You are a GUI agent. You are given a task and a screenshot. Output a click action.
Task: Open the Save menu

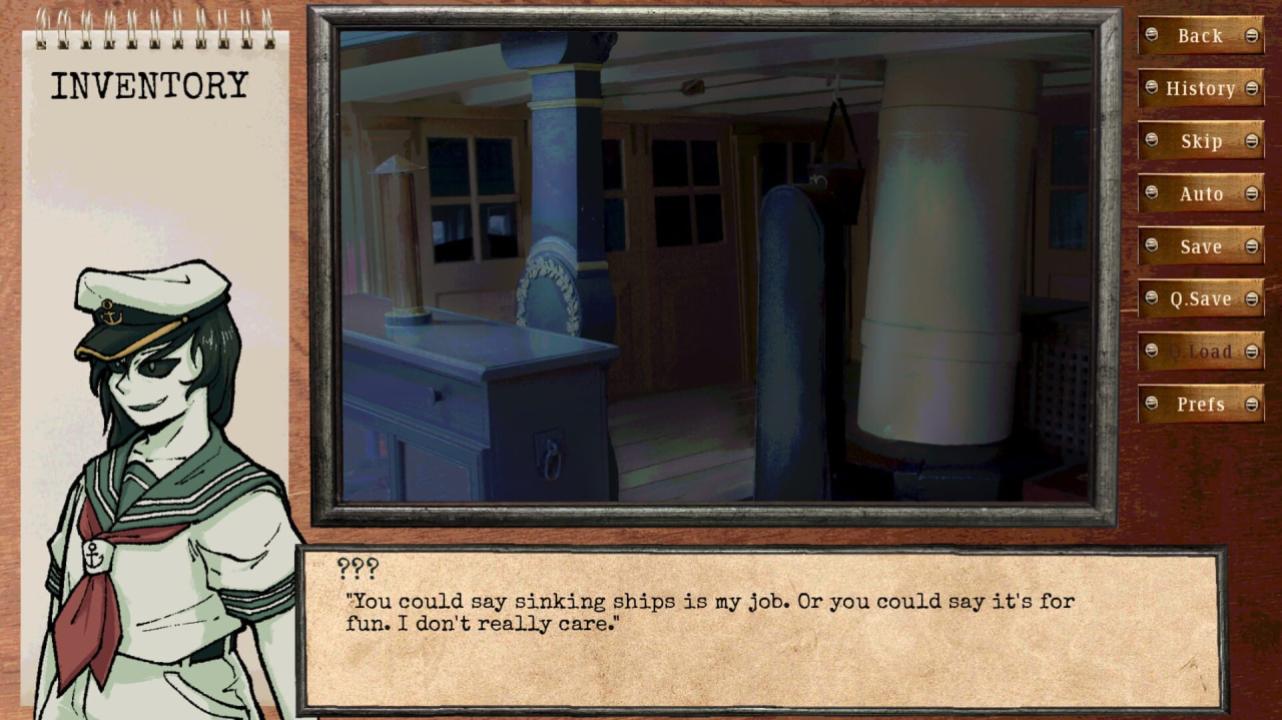tap(1200, 247)
